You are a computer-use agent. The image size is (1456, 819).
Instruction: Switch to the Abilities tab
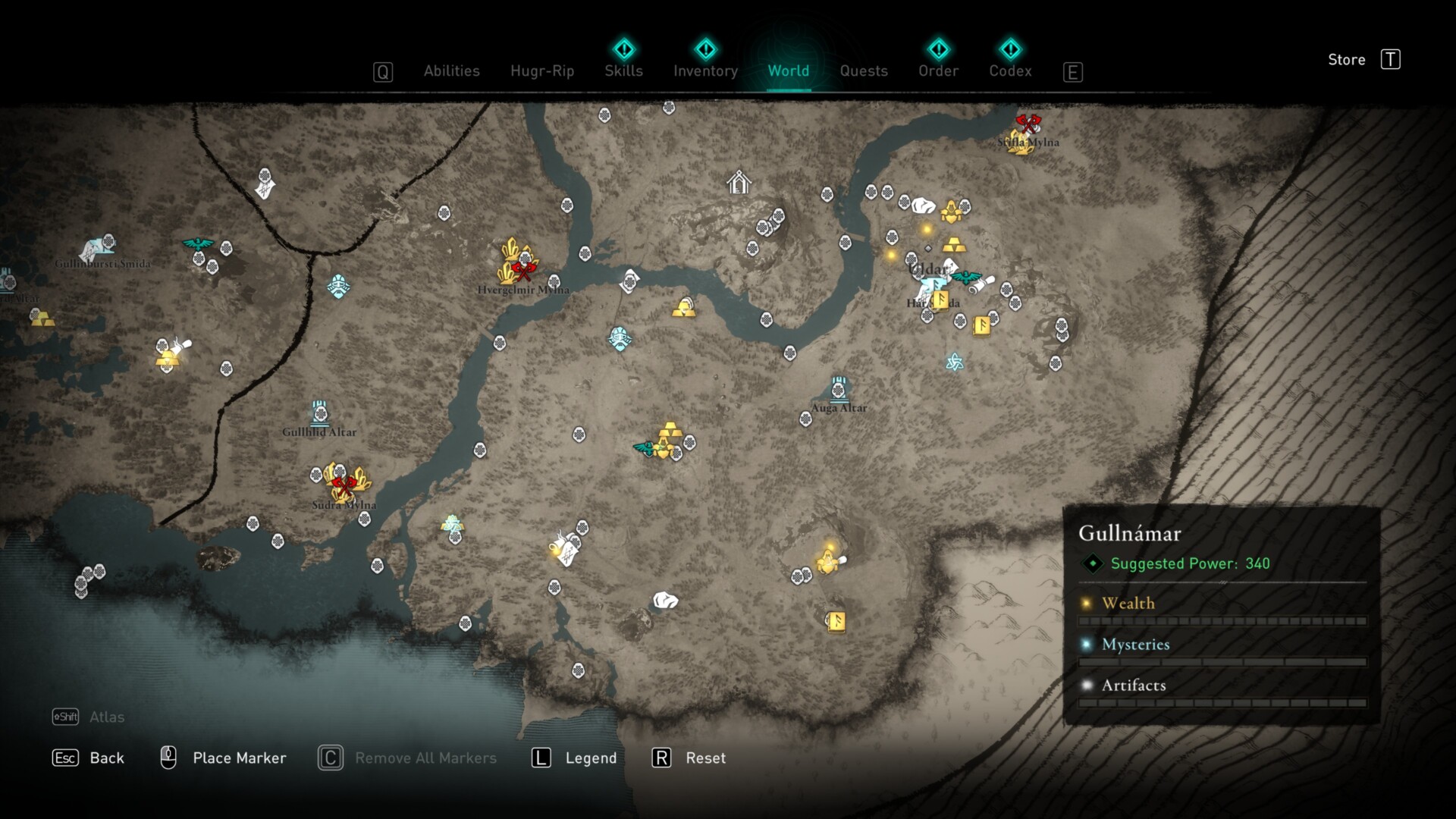click(x=451, y=71)
